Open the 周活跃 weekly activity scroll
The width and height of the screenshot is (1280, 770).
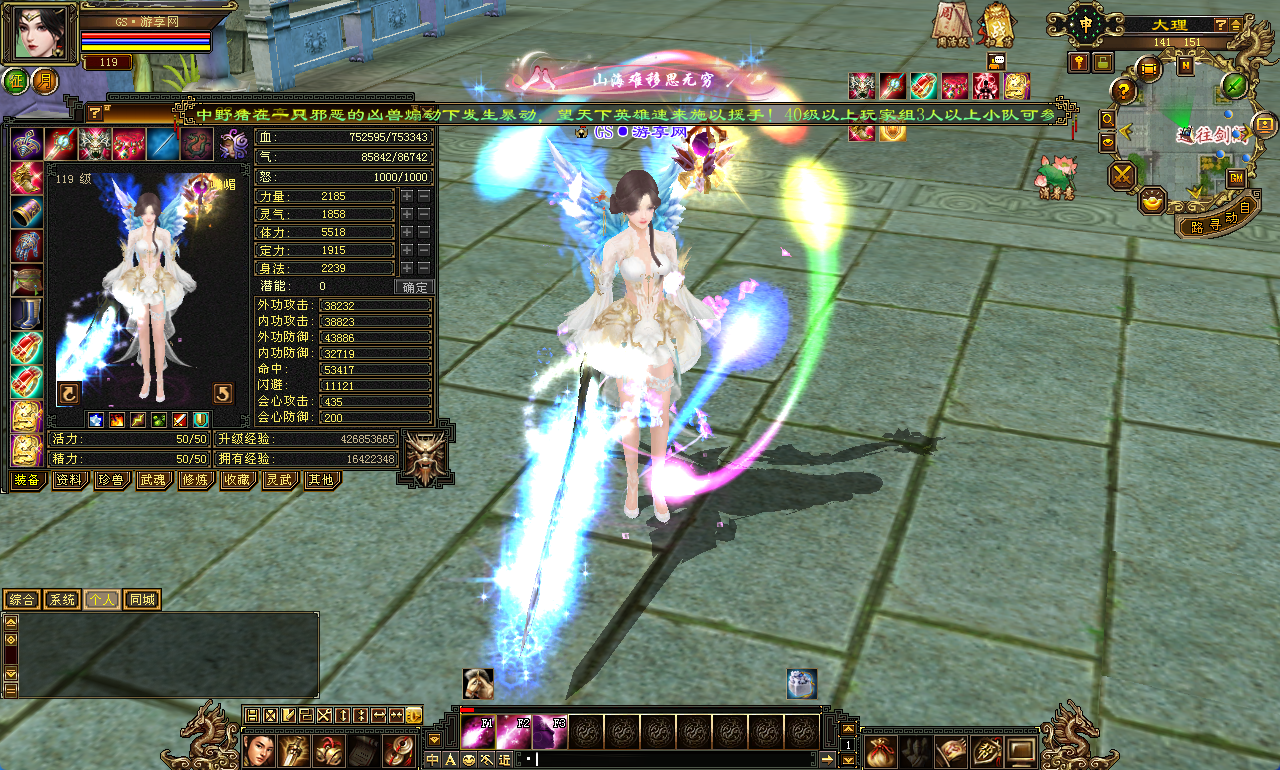[950, 24]
